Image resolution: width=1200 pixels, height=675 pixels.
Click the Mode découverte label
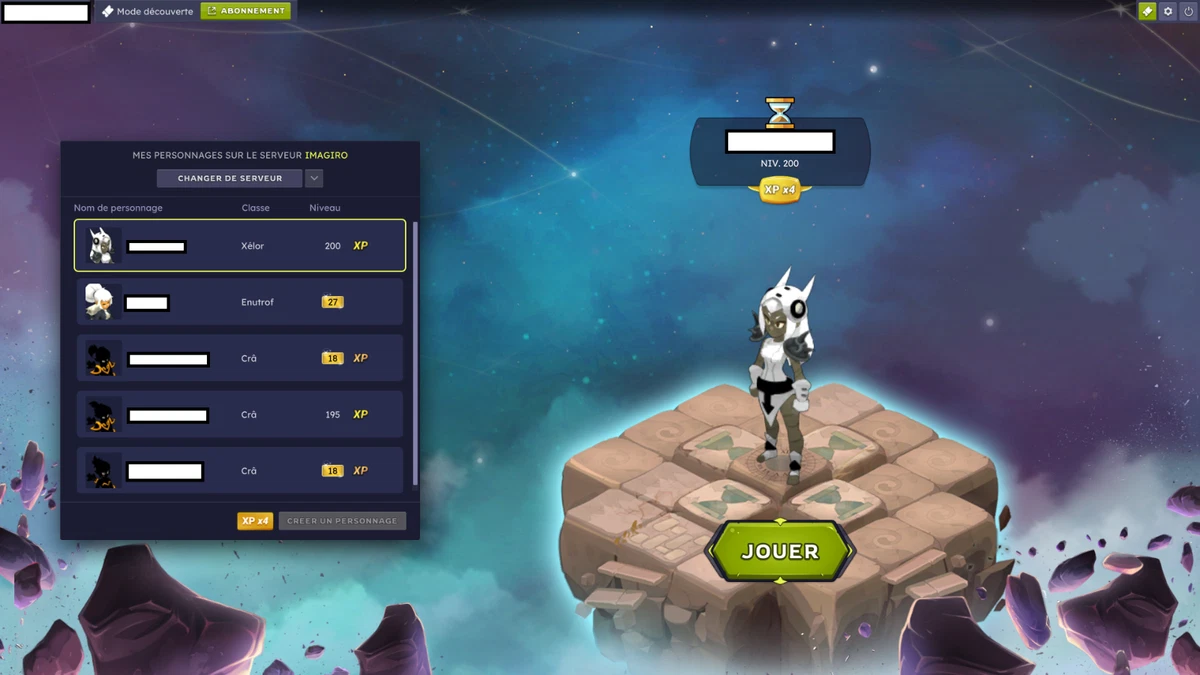click(x=148, y=11)
